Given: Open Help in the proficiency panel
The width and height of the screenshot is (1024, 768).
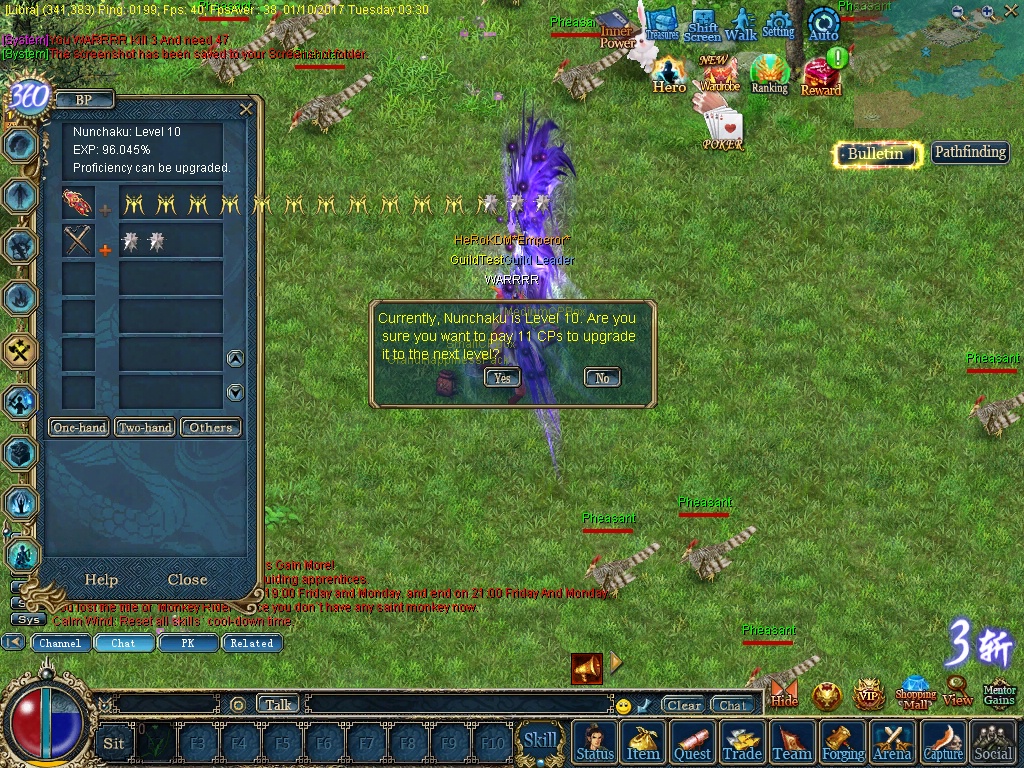Looking at the screenshot, I should click(101, 580).
